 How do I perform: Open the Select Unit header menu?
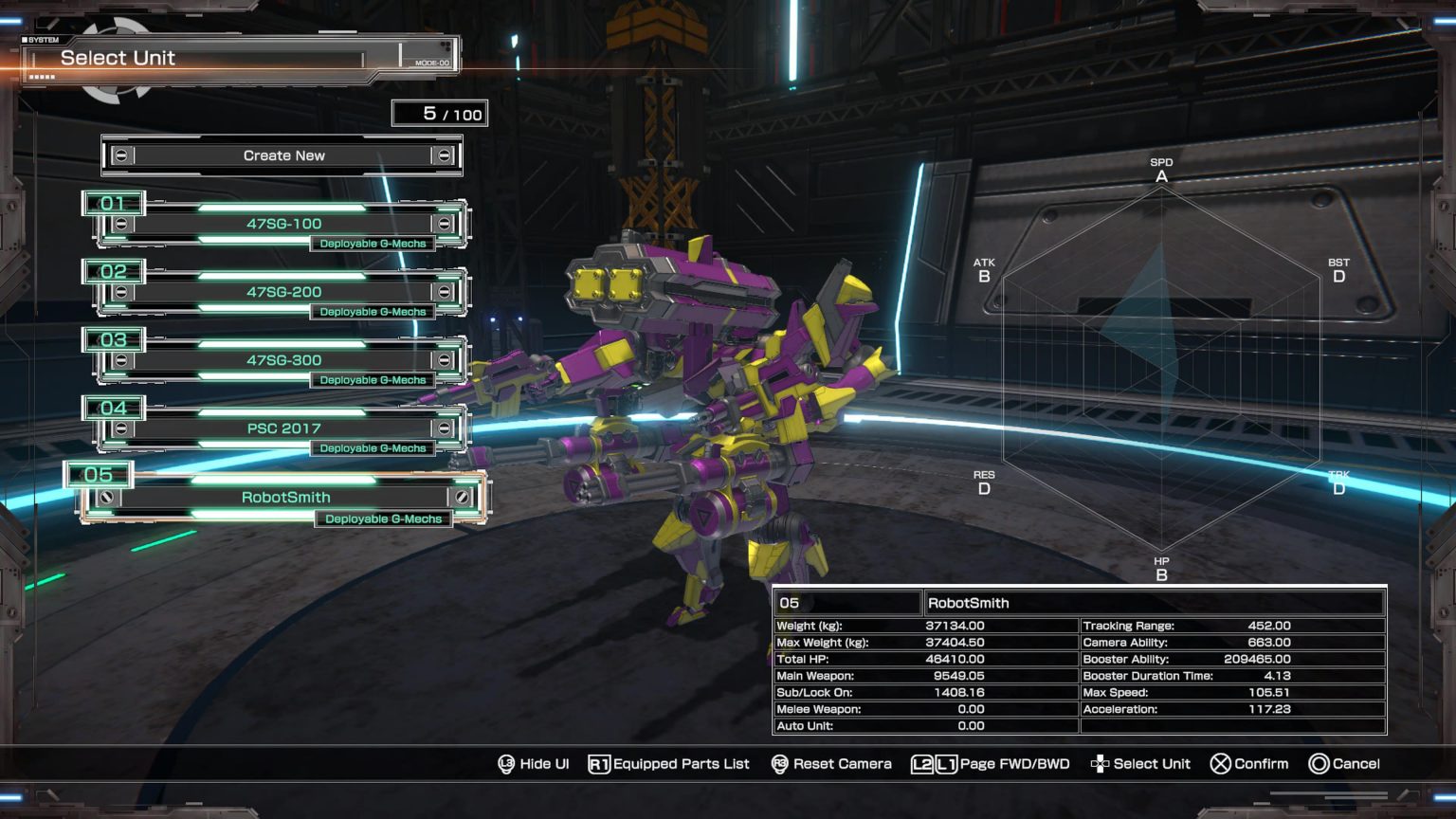click(118, 57)
